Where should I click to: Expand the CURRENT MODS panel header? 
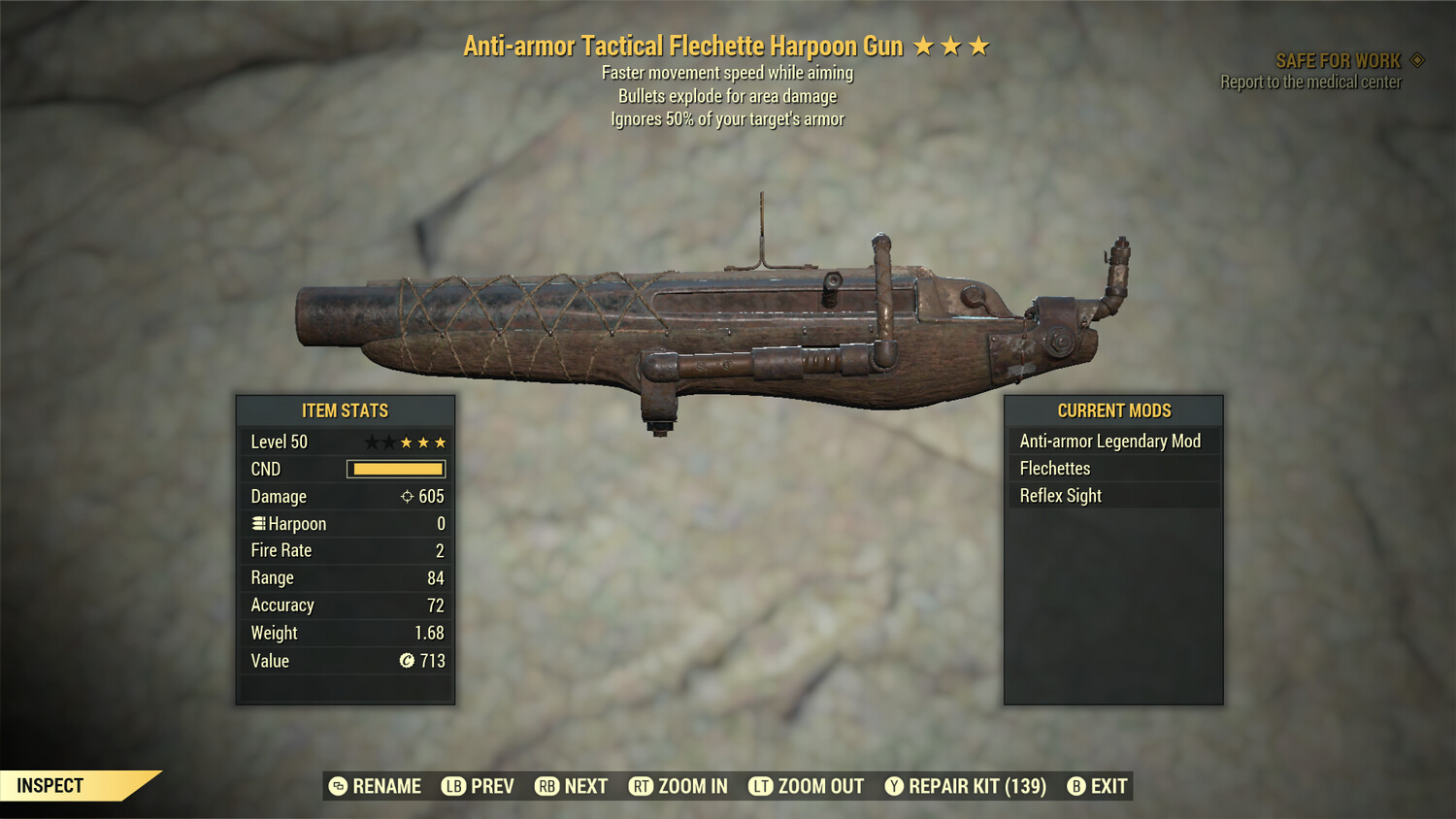(1112, 410)
